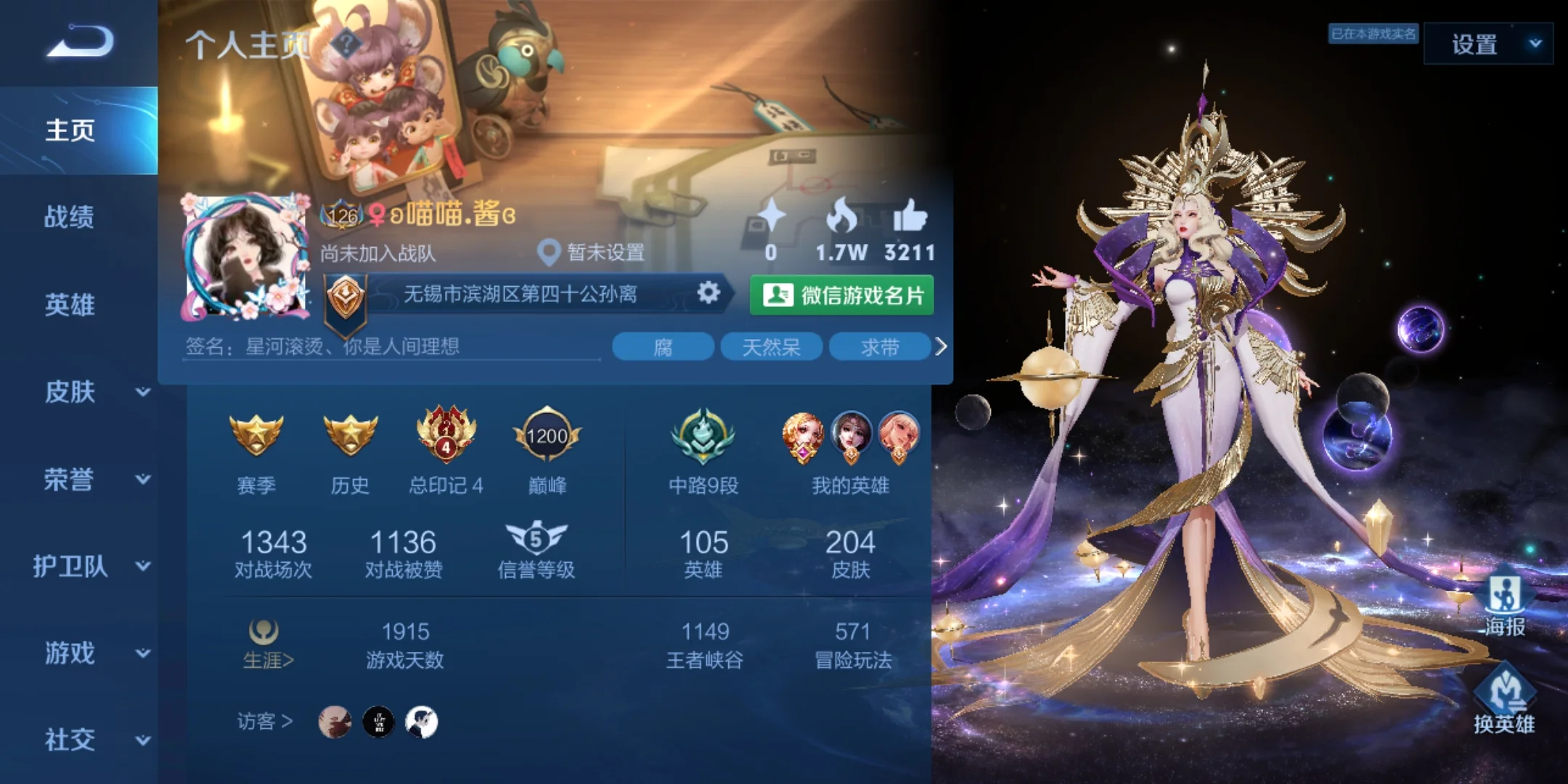Open the 英雄 tab
1568x784 pixels.
[x=70, y=305]
